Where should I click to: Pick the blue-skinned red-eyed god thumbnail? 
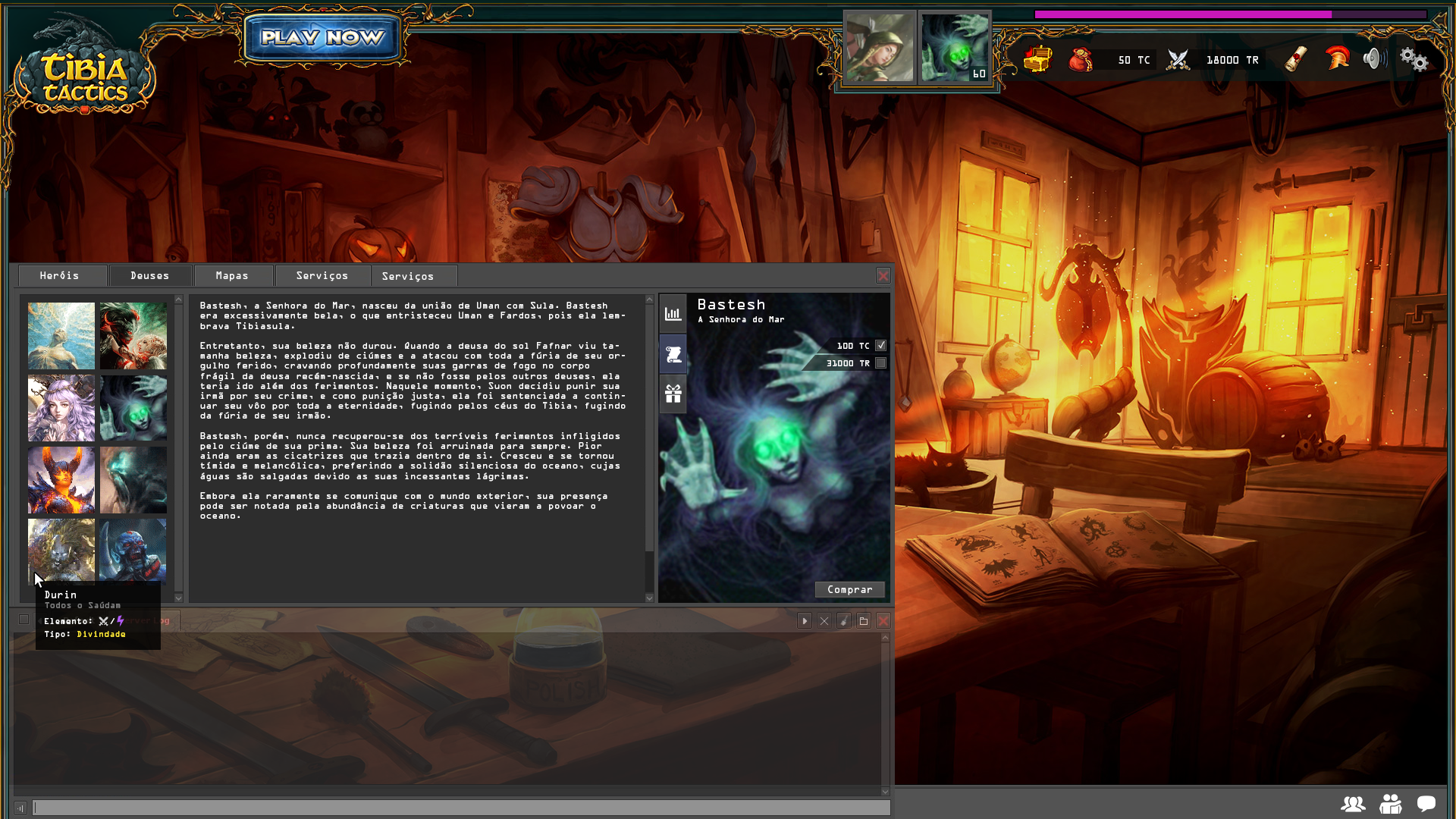tap(133, 550)
